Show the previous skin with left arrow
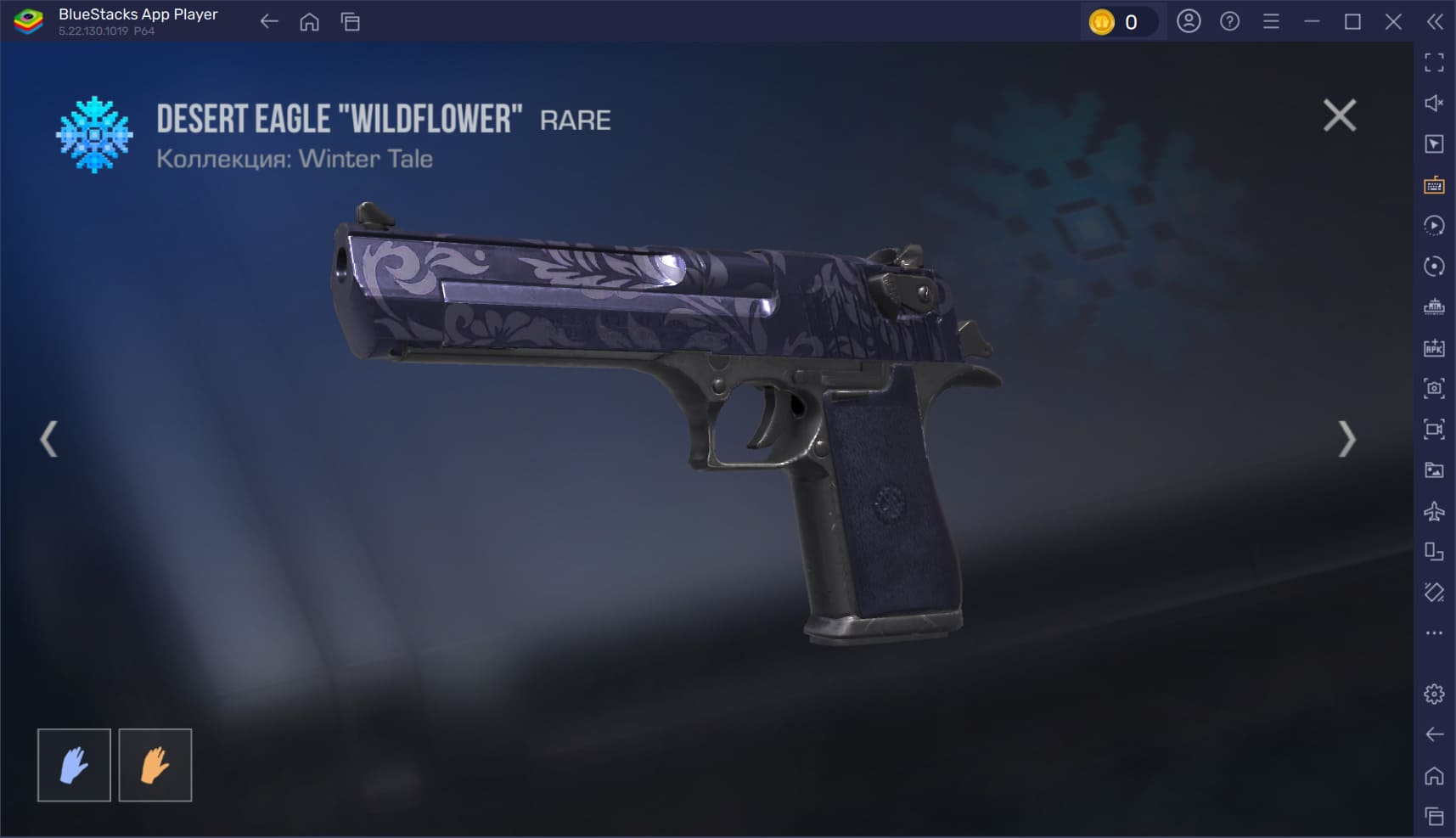The image size is (1456, 838). coord(49,439)
